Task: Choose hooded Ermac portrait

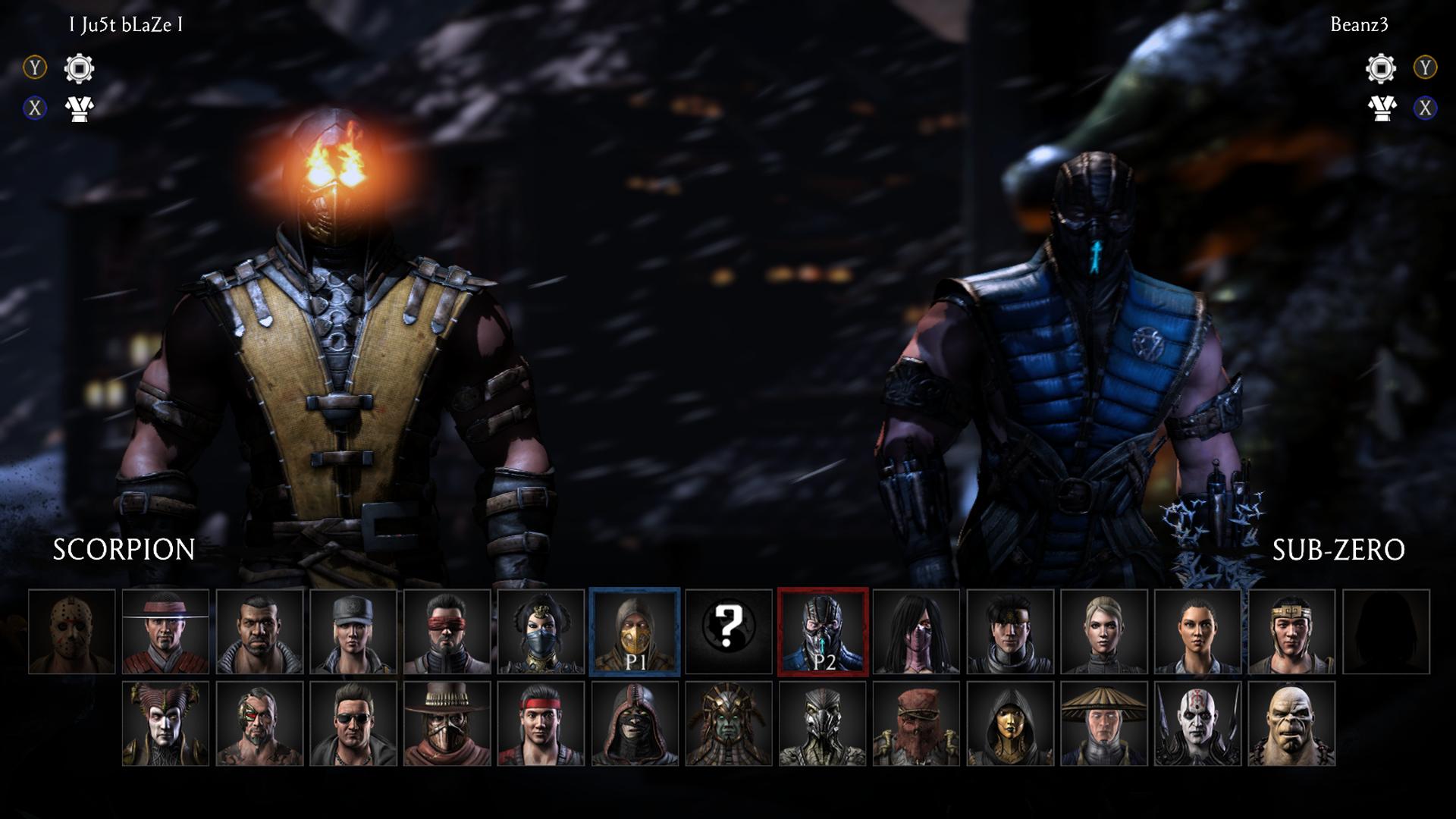Action: click(635, 723)
